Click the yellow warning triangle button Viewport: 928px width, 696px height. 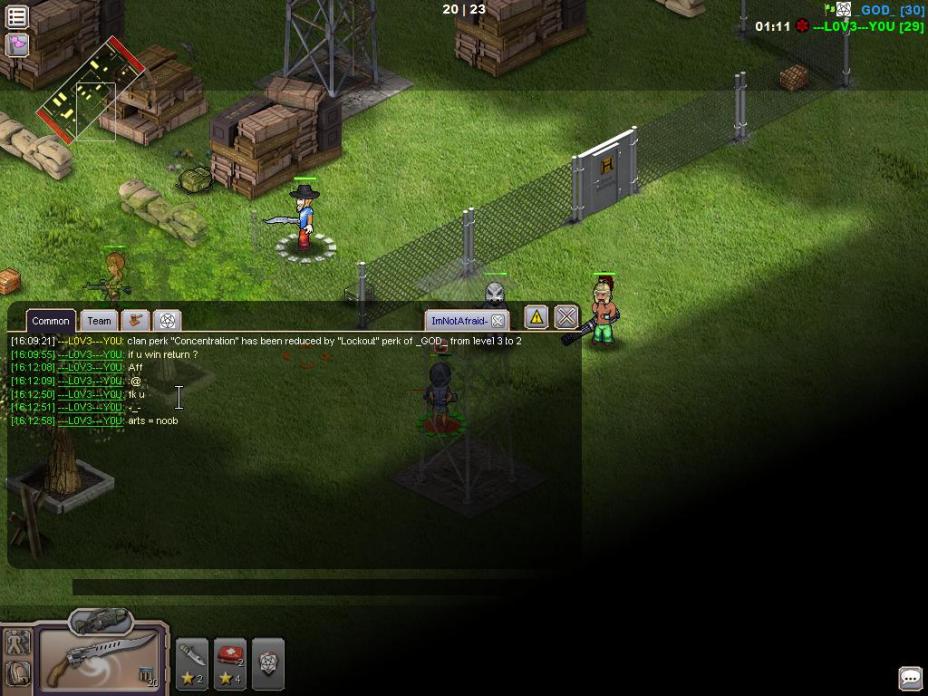point(536,318)
